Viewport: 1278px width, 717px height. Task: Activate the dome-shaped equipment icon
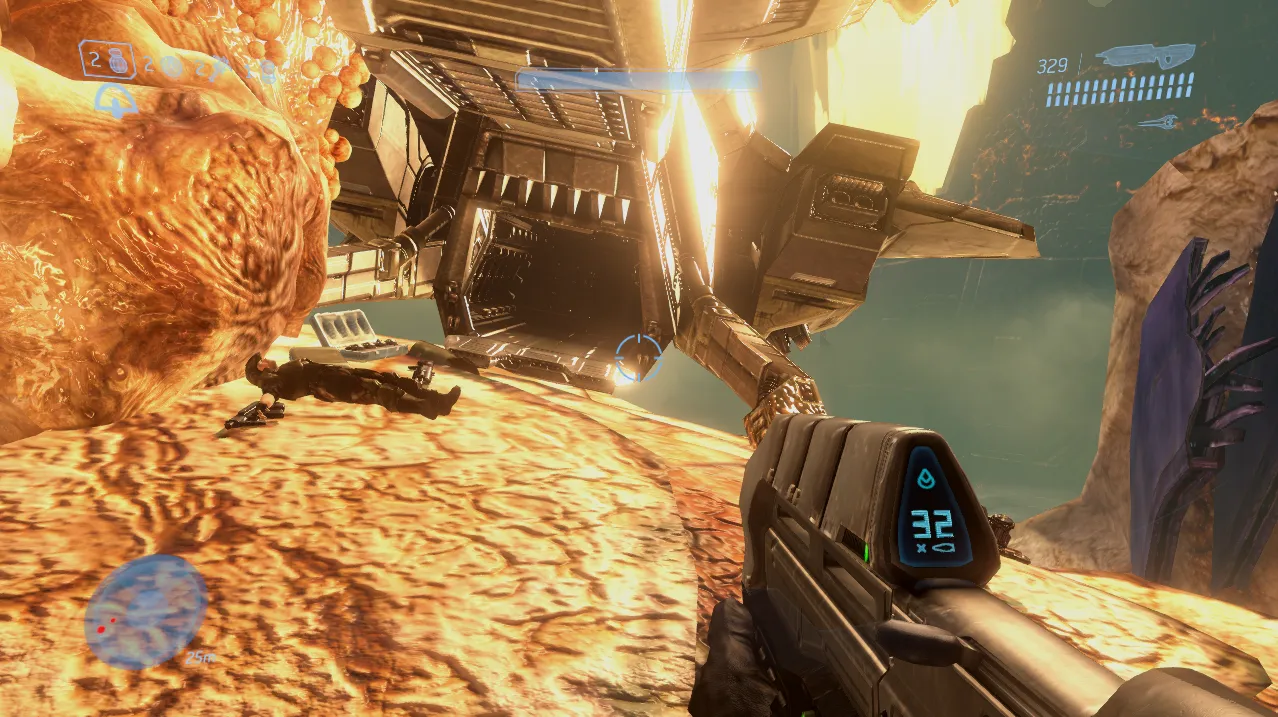coord(116,101)
